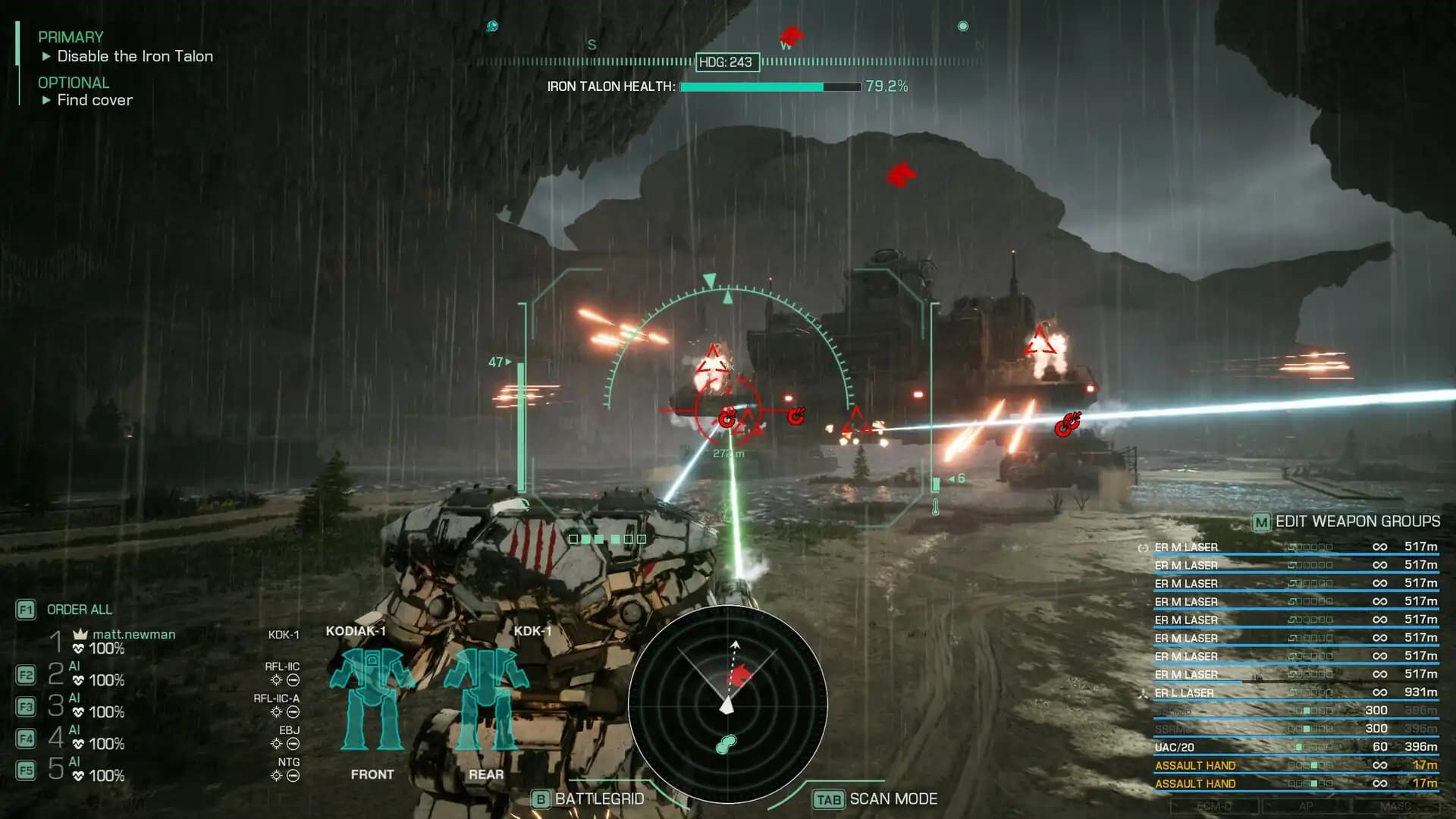Click the crosshair icon beside ER L LASER
1456x819 pixels.
pyautogui.click(x=1144, y=692)
